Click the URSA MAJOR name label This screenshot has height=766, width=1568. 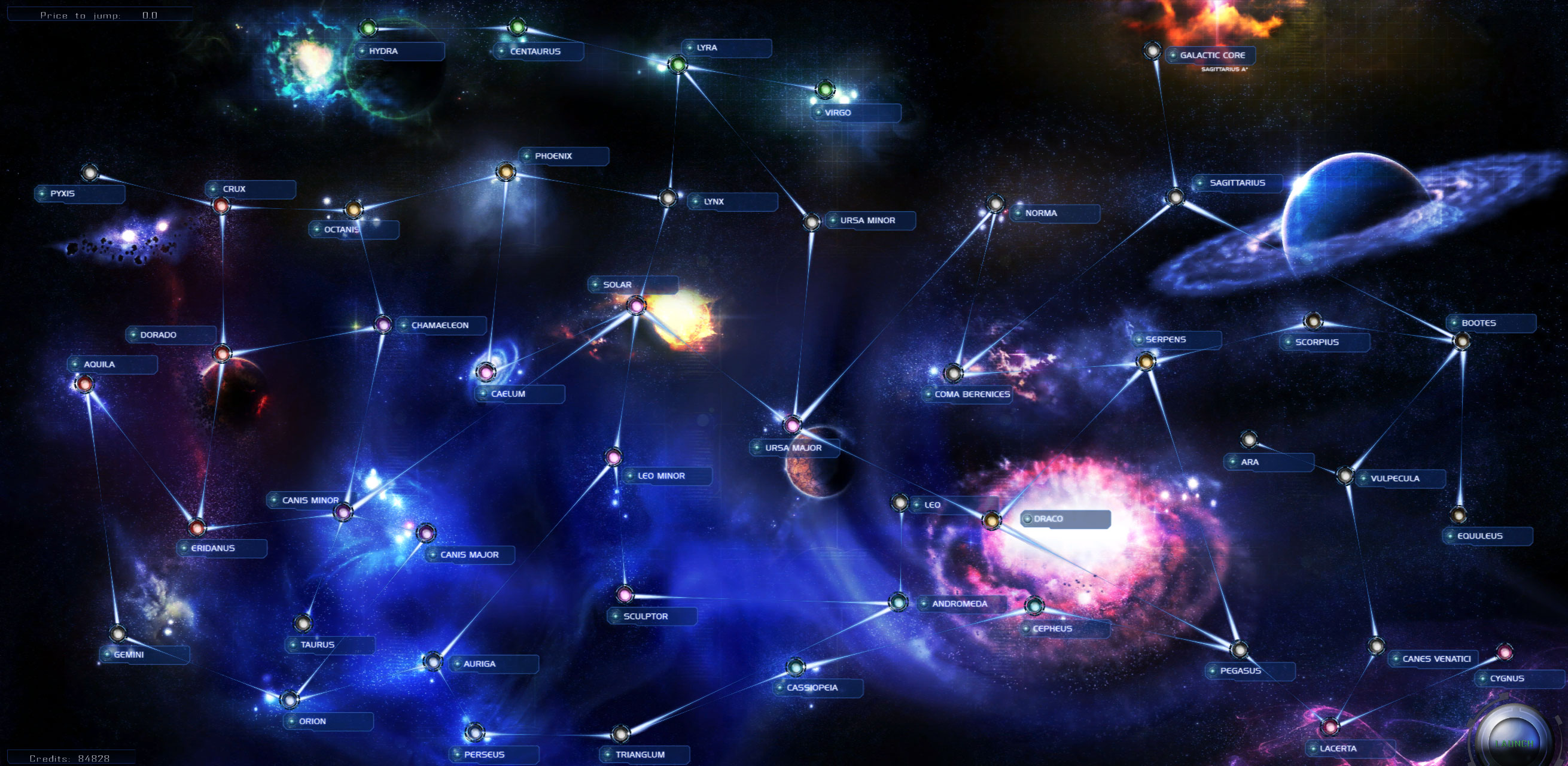click(793, 449)
